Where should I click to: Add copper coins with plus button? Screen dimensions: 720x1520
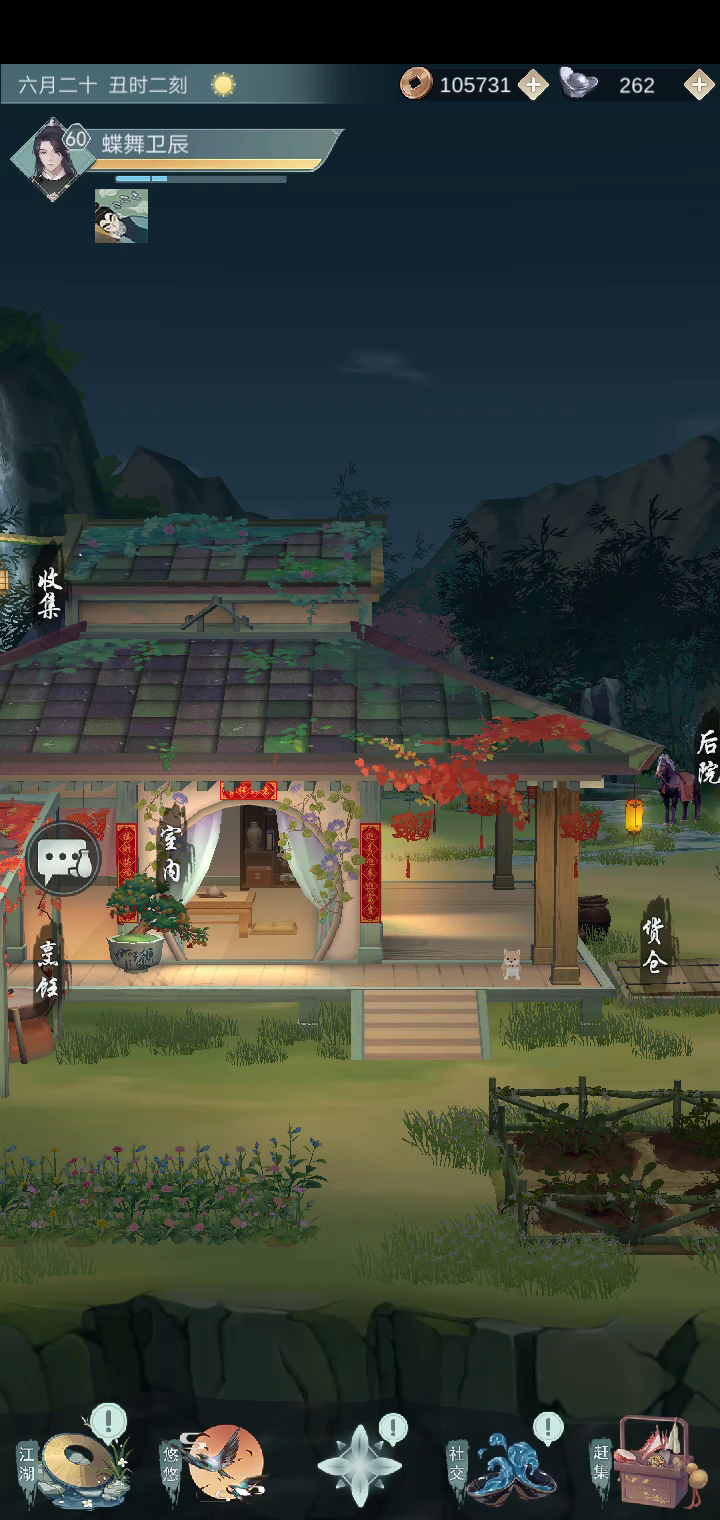(533, 85)
